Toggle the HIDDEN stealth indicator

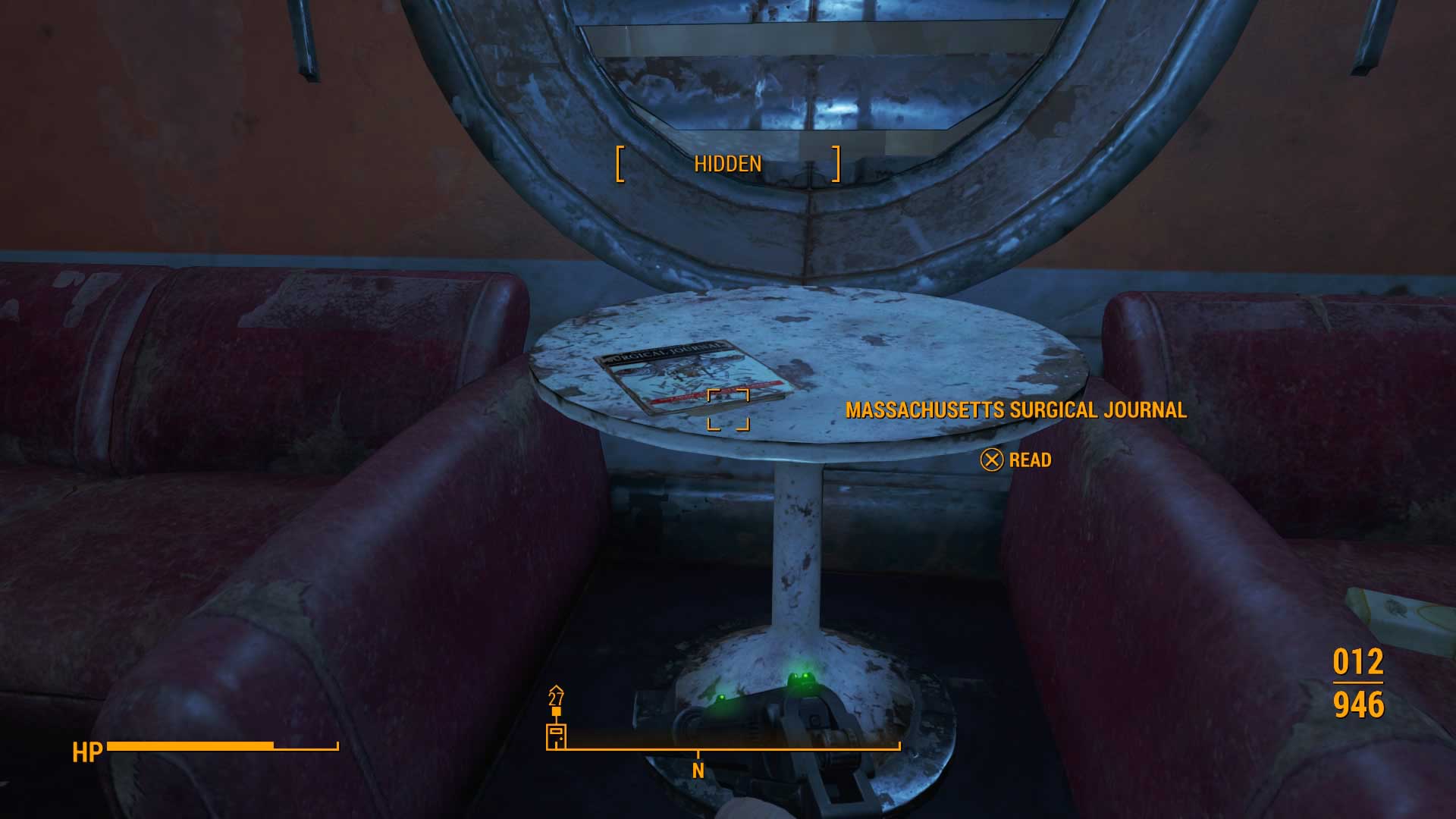[728, 163]
